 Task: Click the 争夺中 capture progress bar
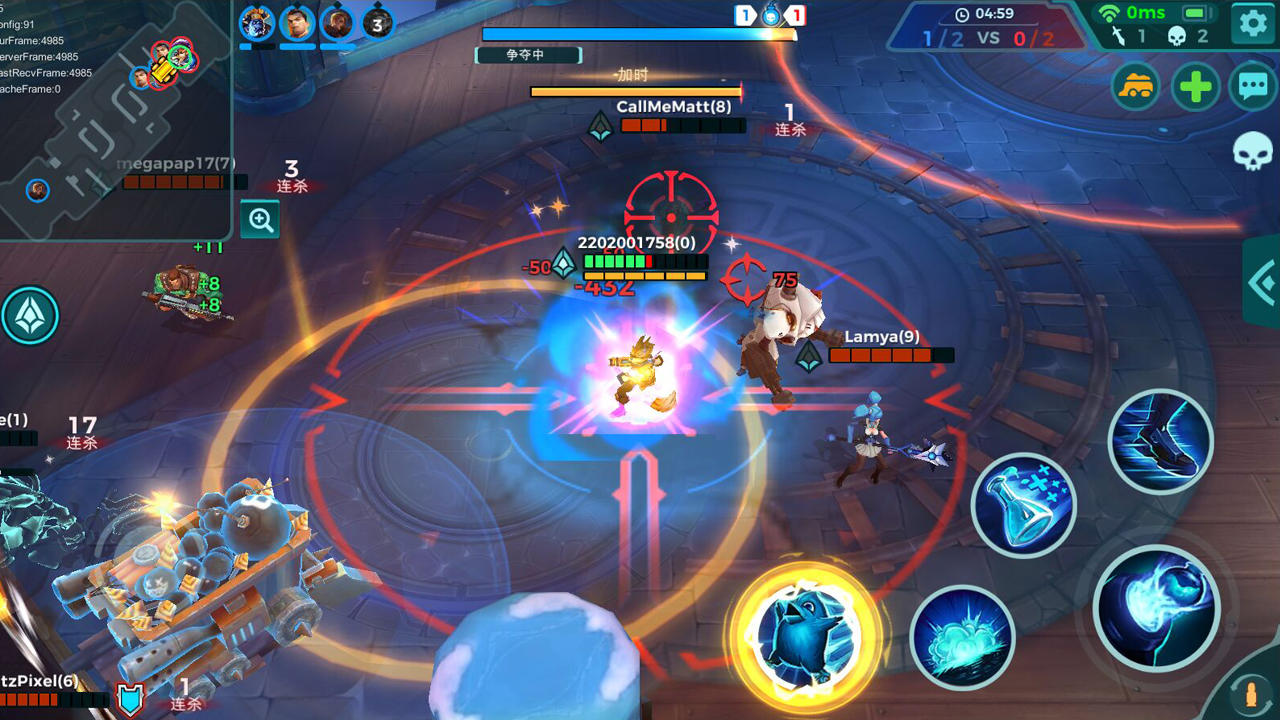point(527,57)
